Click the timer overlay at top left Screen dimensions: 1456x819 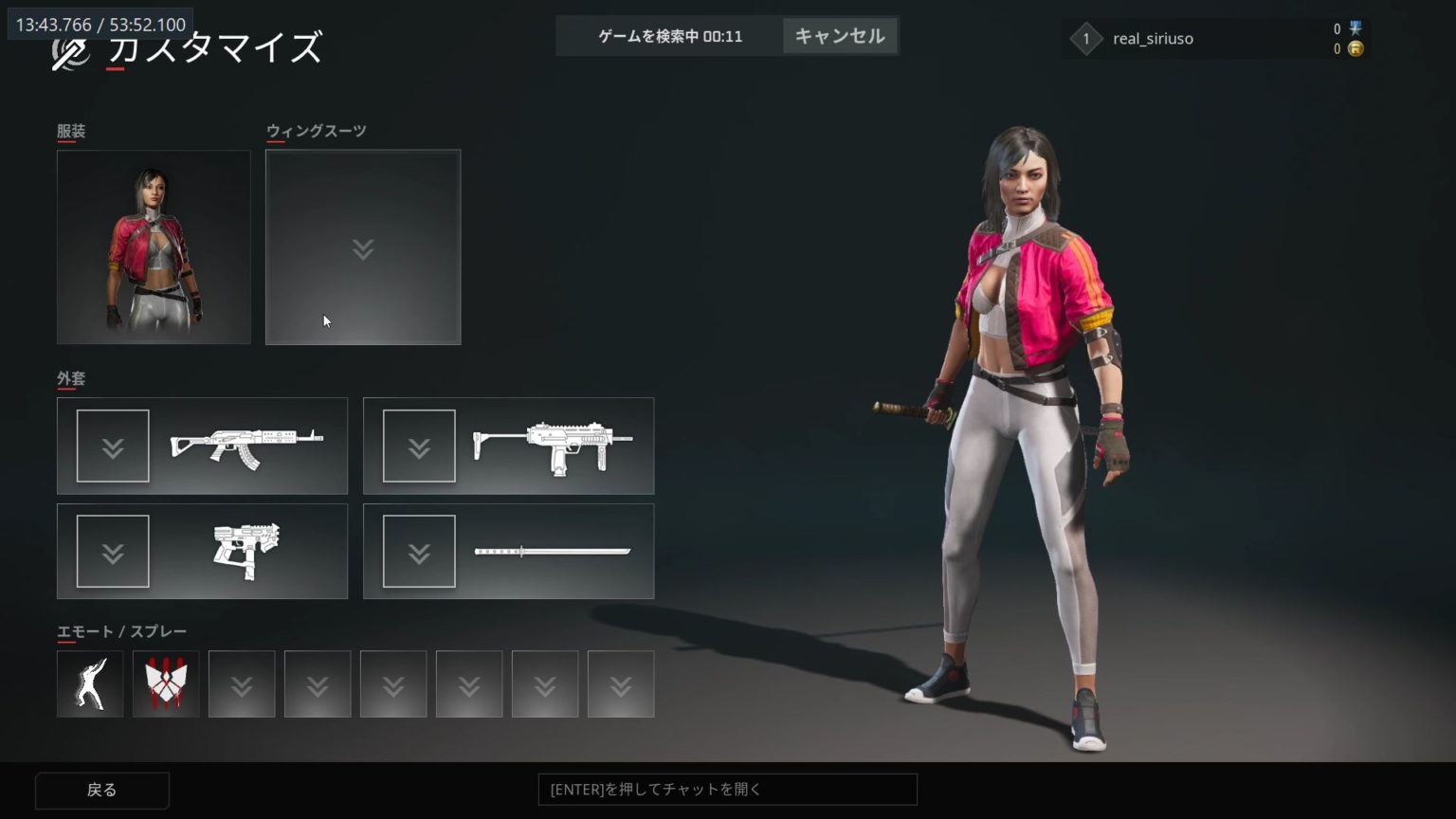coord(98,25)
